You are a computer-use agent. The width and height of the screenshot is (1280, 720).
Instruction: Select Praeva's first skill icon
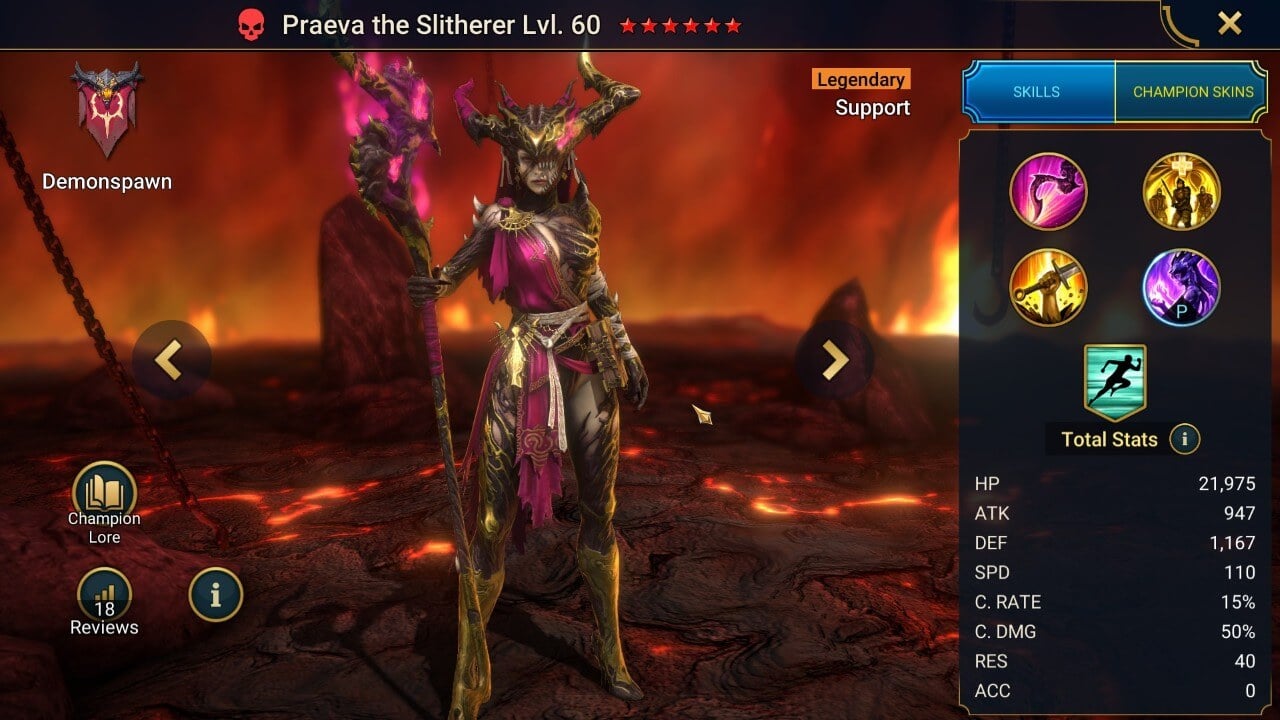pos(1051,191)
